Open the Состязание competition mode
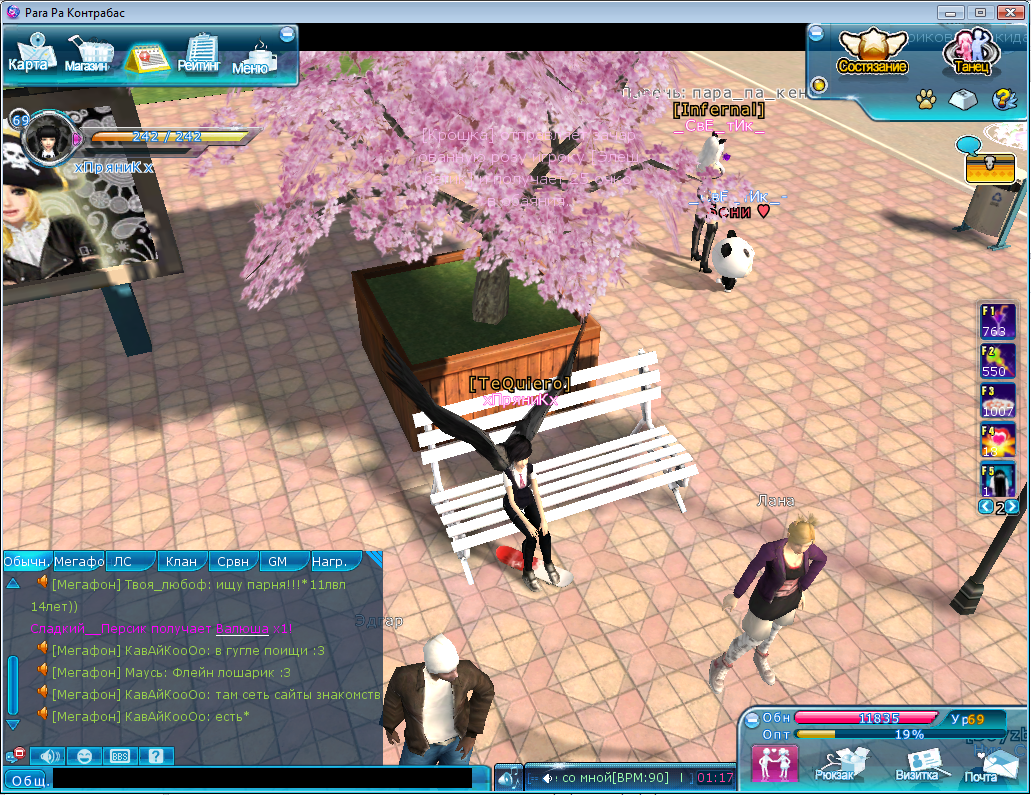The image size is (1031, 795). coord(872,53)
